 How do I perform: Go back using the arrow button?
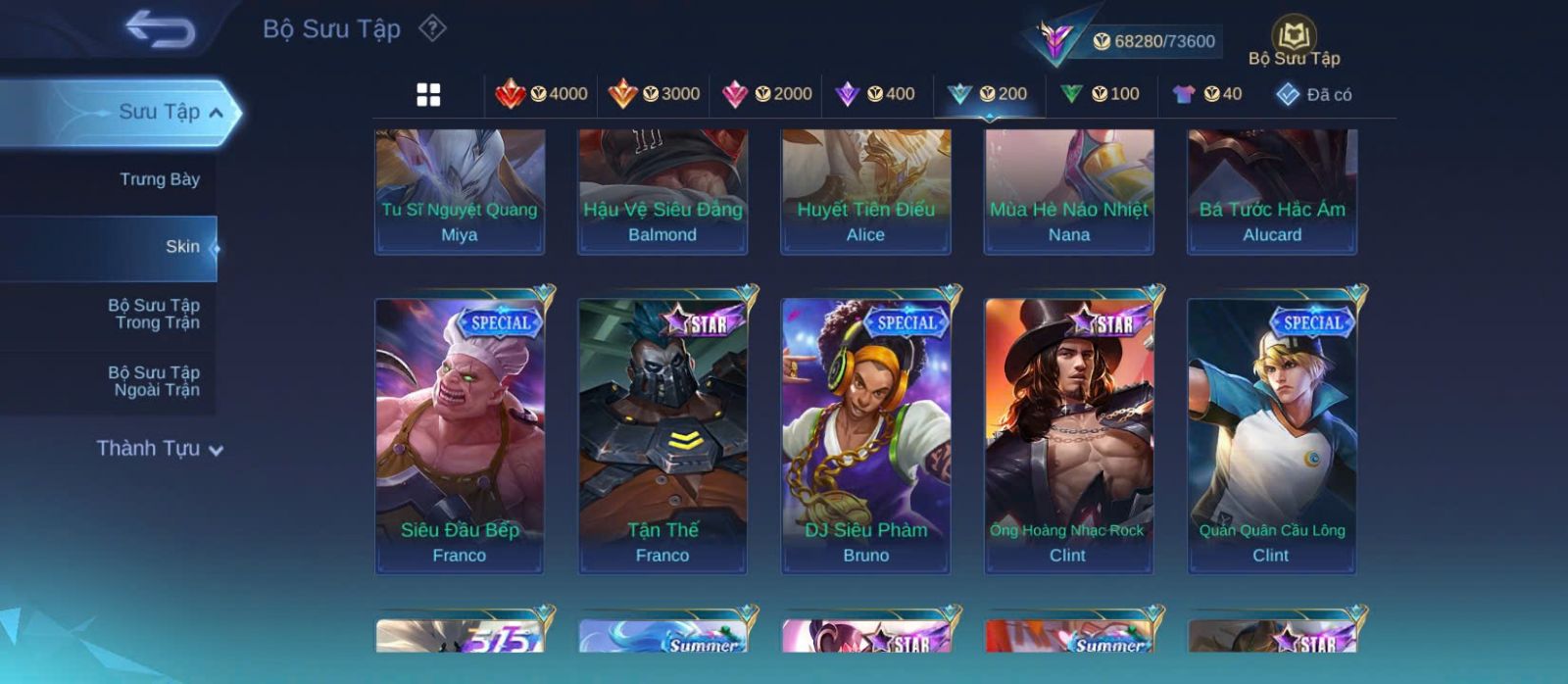click(x=160, y=28)
